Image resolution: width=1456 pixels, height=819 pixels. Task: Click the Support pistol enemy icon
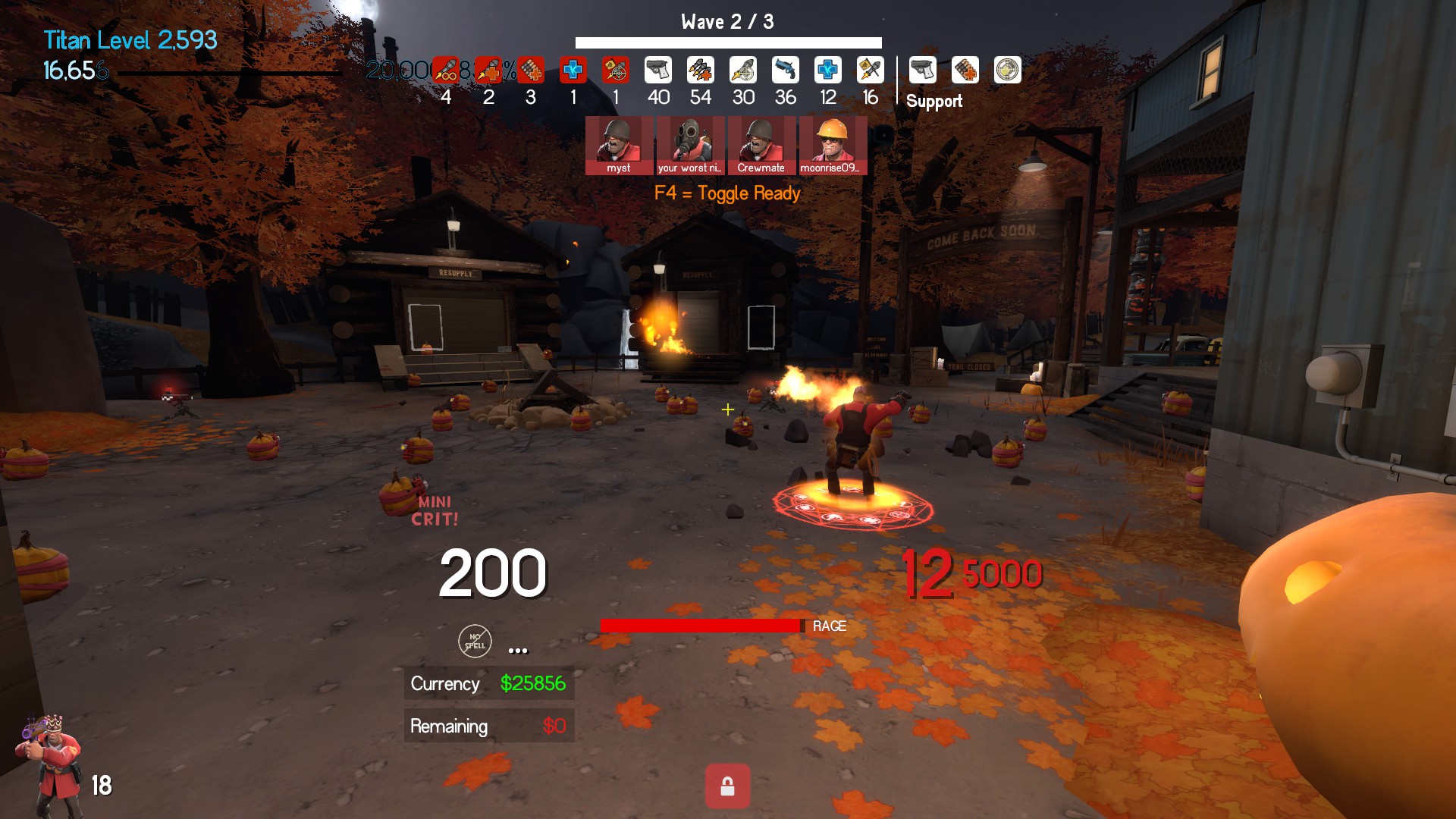tap(922, 71)
